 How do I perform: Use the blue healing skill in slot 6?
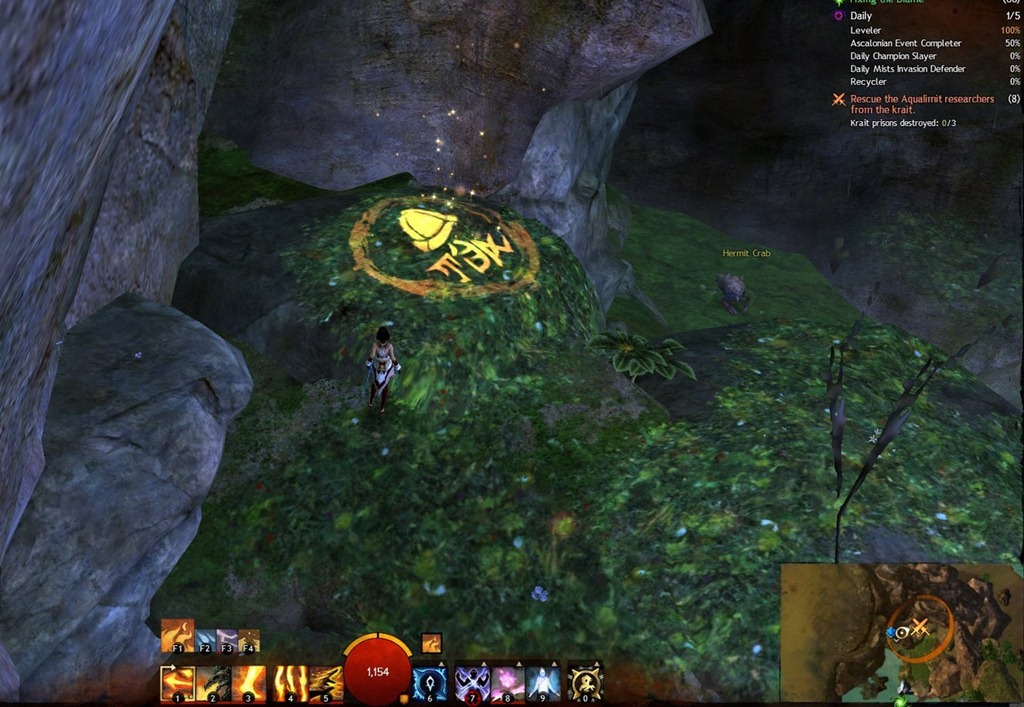(430, 683)
